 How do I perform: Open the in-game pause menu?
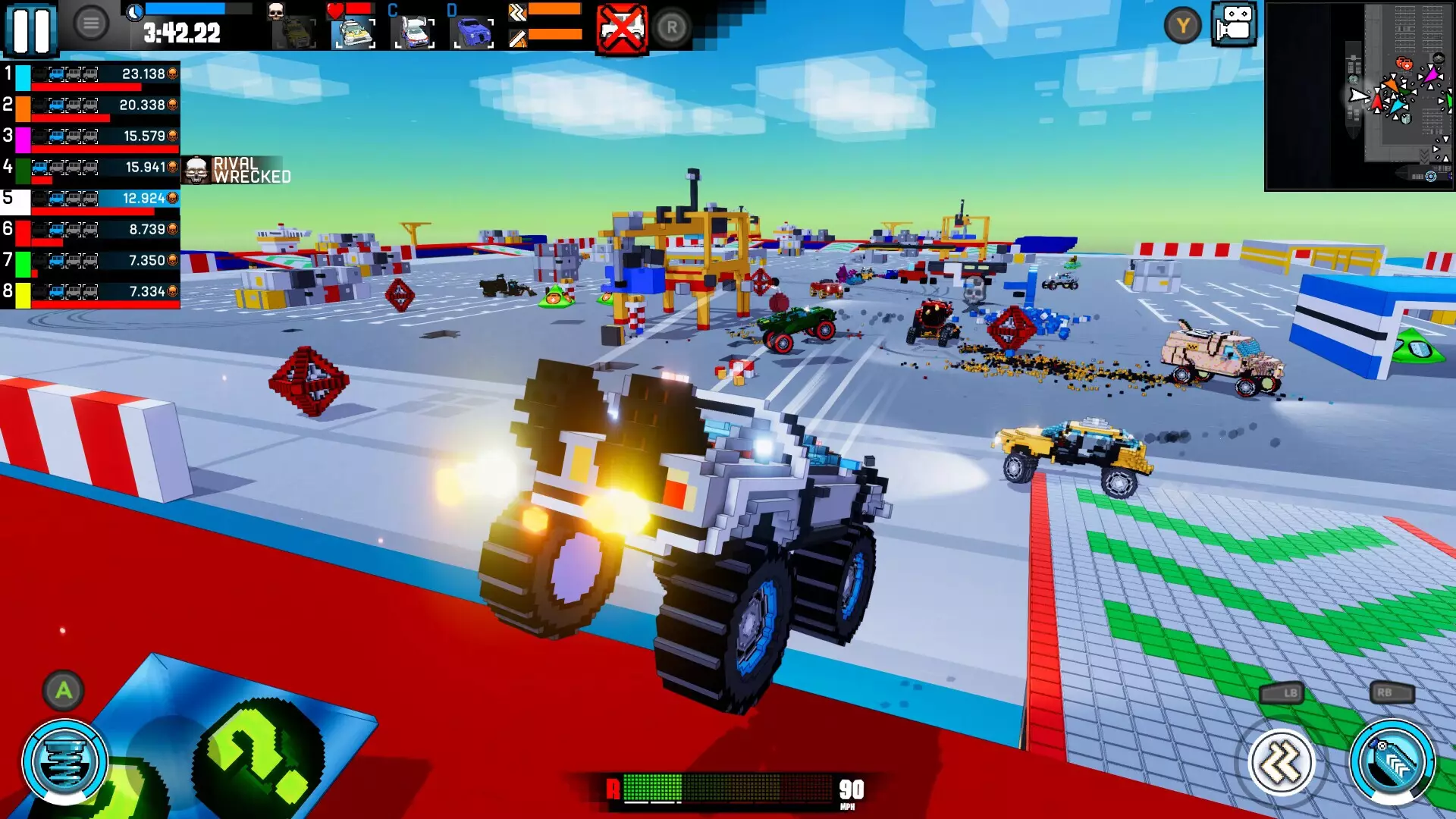point(32,30)
